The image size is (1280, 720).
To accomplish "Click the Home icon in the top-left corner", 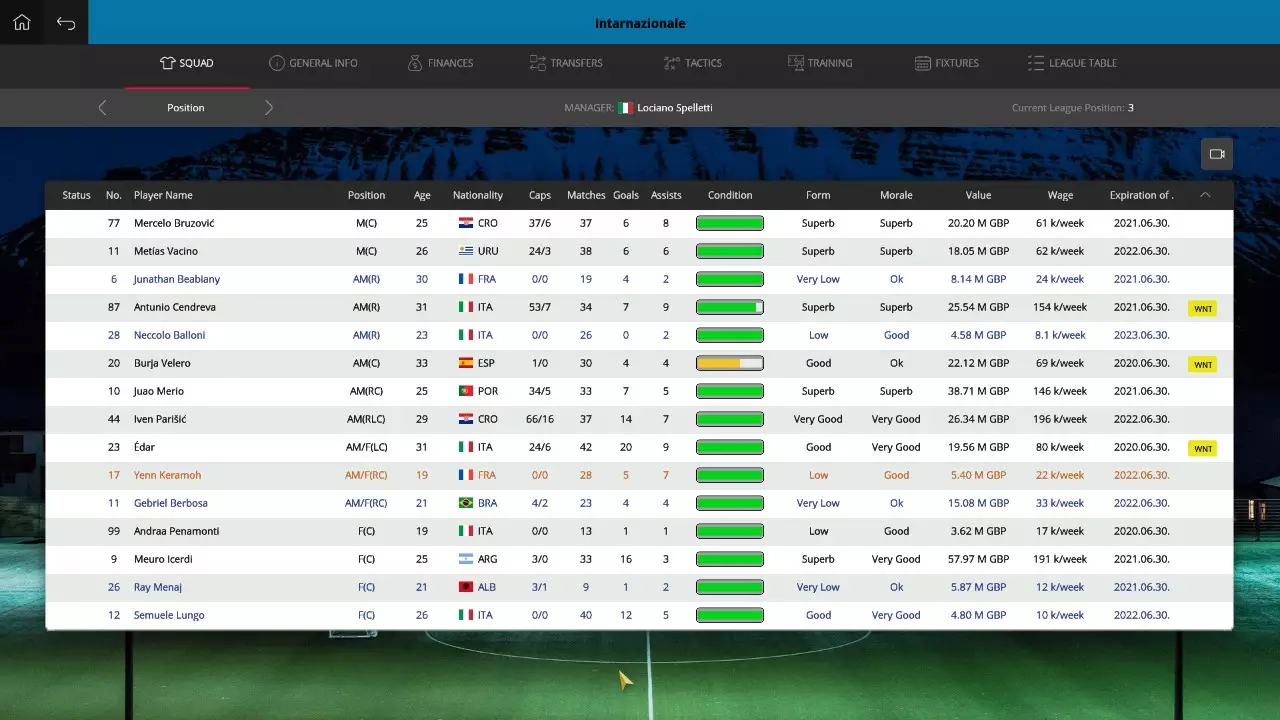I will (21, 21).
